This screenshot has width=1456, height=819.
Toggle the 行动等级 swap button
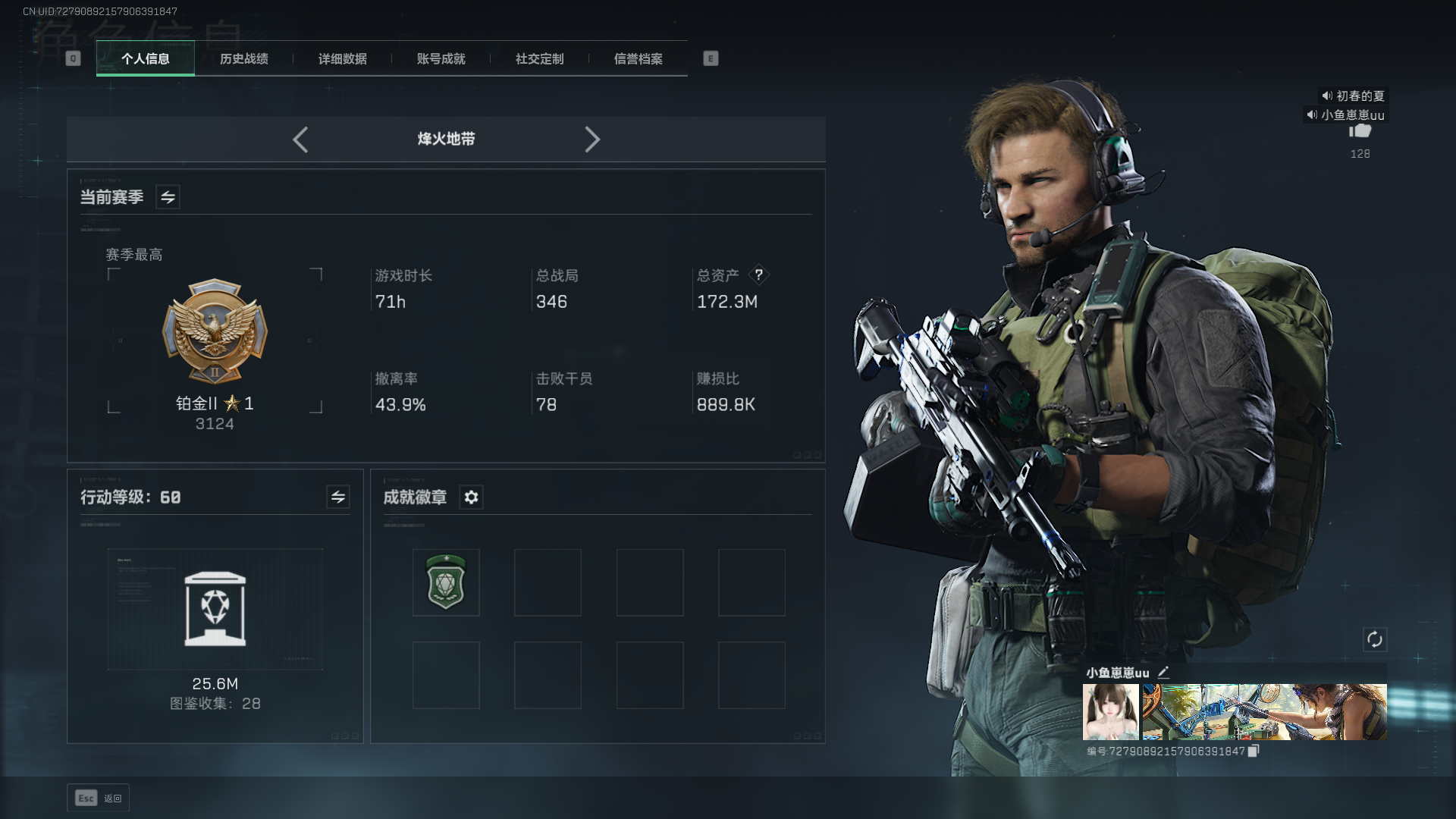[x=338, y=497]
